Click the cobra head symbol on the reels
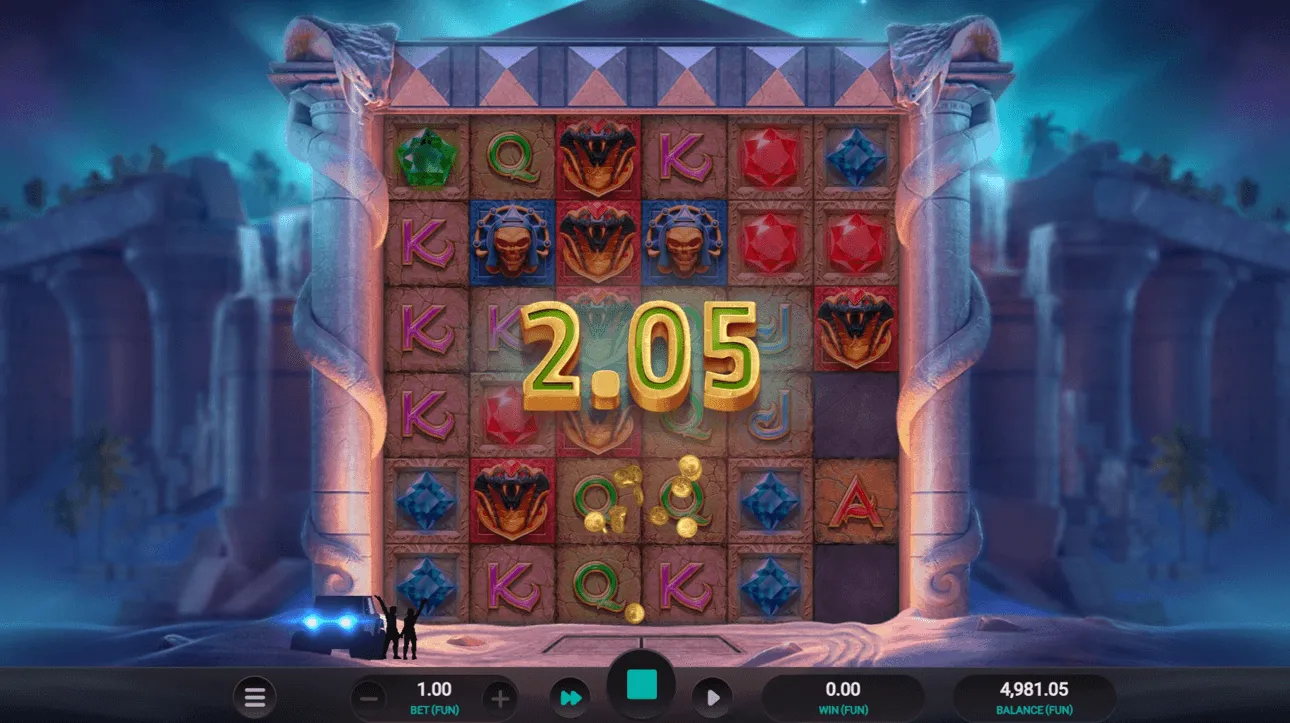Image resolution: width=1290 pixels, height=723 pixels. coord(597,155)
